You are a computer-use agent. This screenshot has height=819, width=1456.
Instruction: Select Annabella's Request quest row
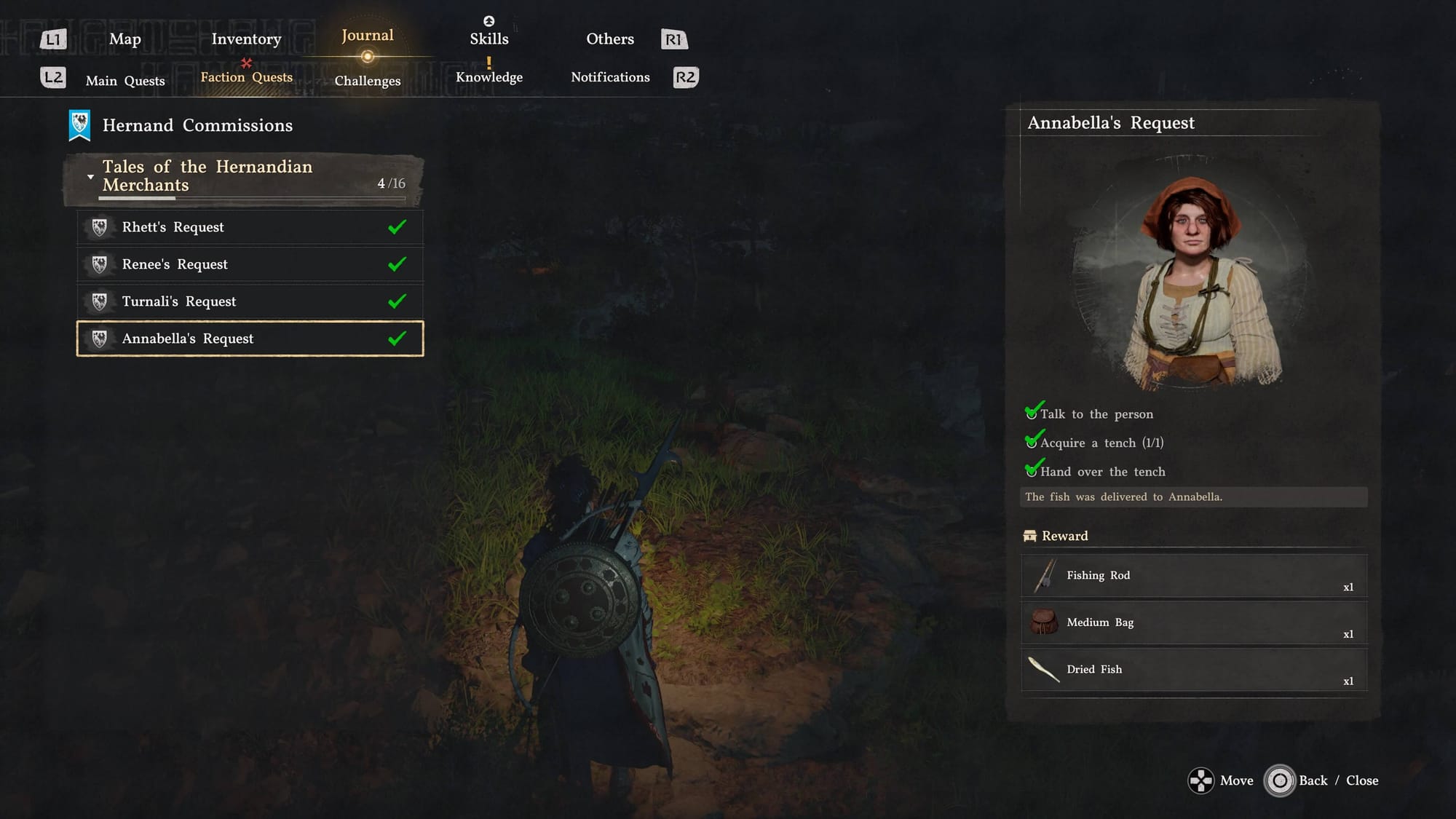click(x=250, y=339)
